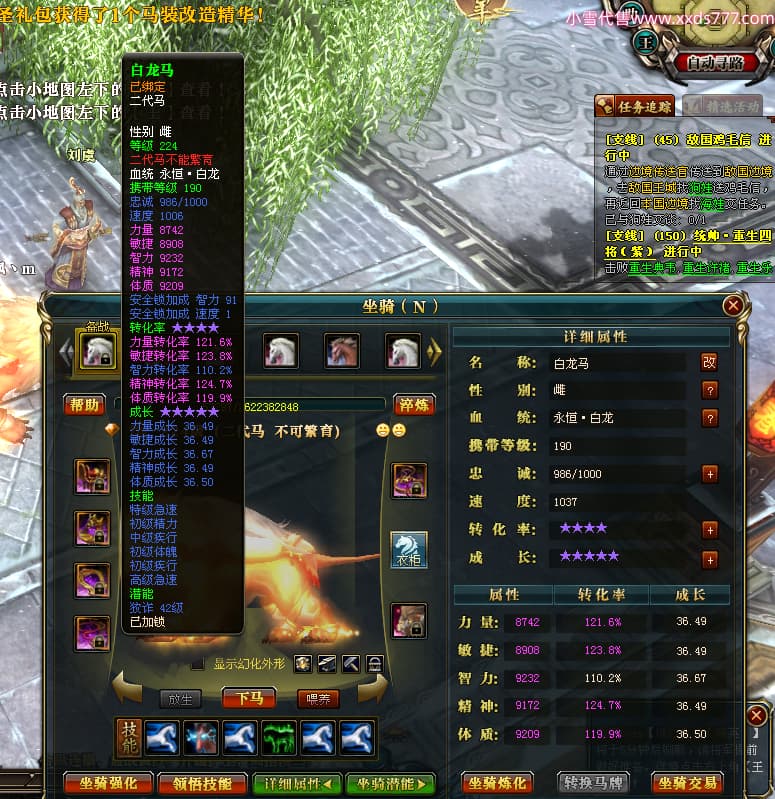Feed the mount with the 喂养 button
The width and height of the screenshot is (775, 799).
318,698
